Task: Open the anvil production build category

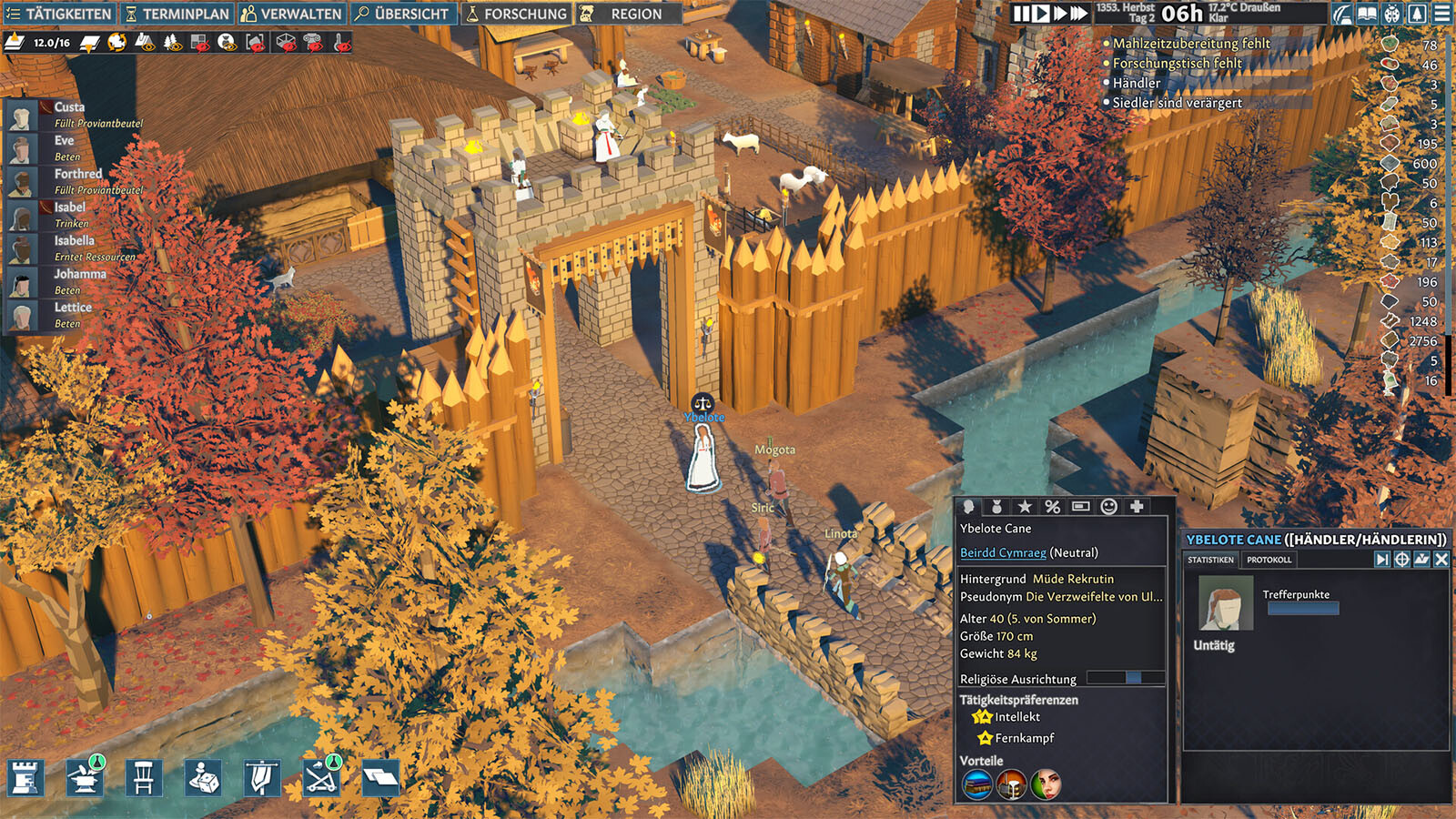Action: click(85, 777)
